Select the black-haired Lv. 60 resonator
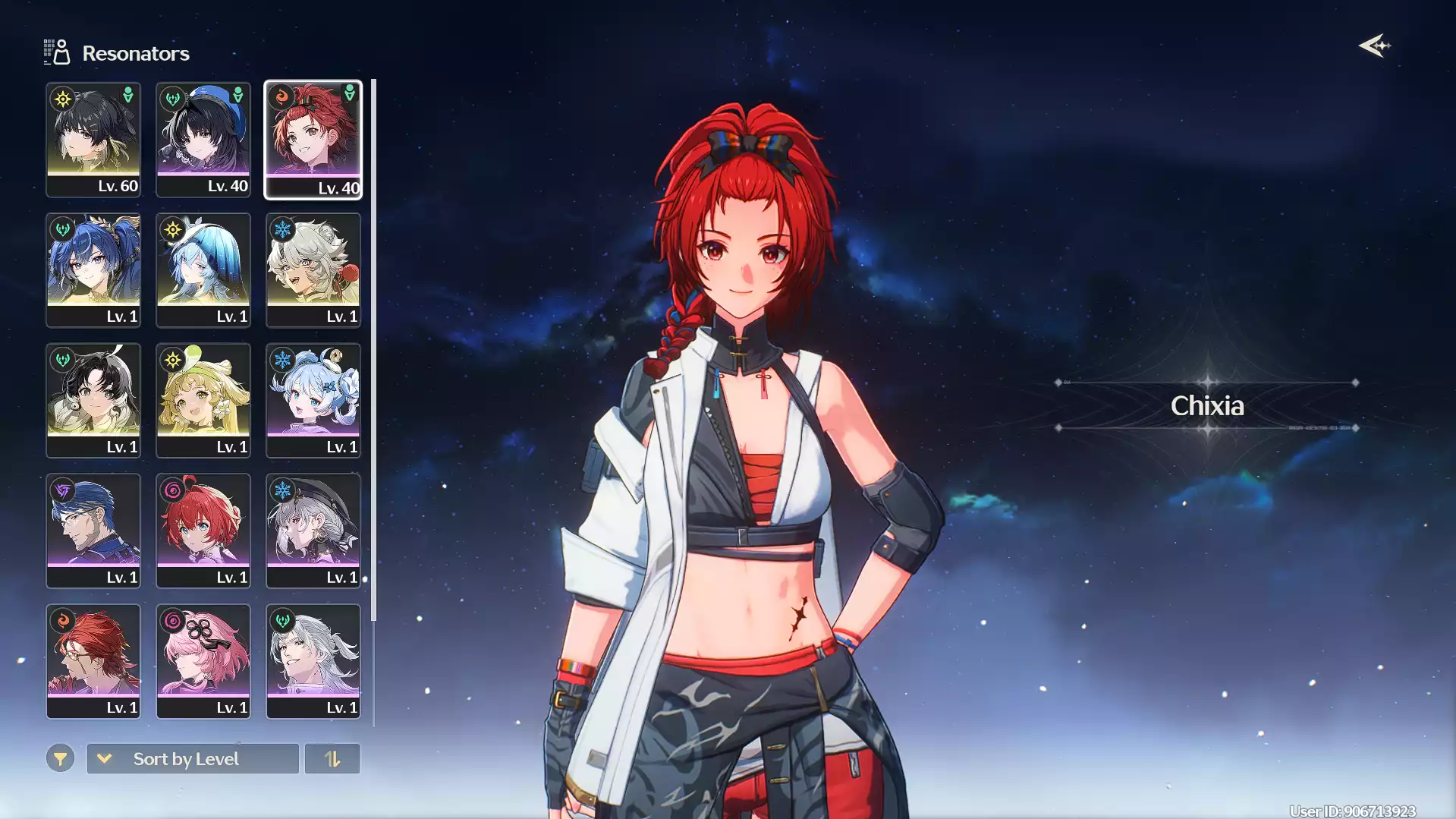Image resolution: width=1456 pixels, height=819 pixels. [x=93, y=140]
